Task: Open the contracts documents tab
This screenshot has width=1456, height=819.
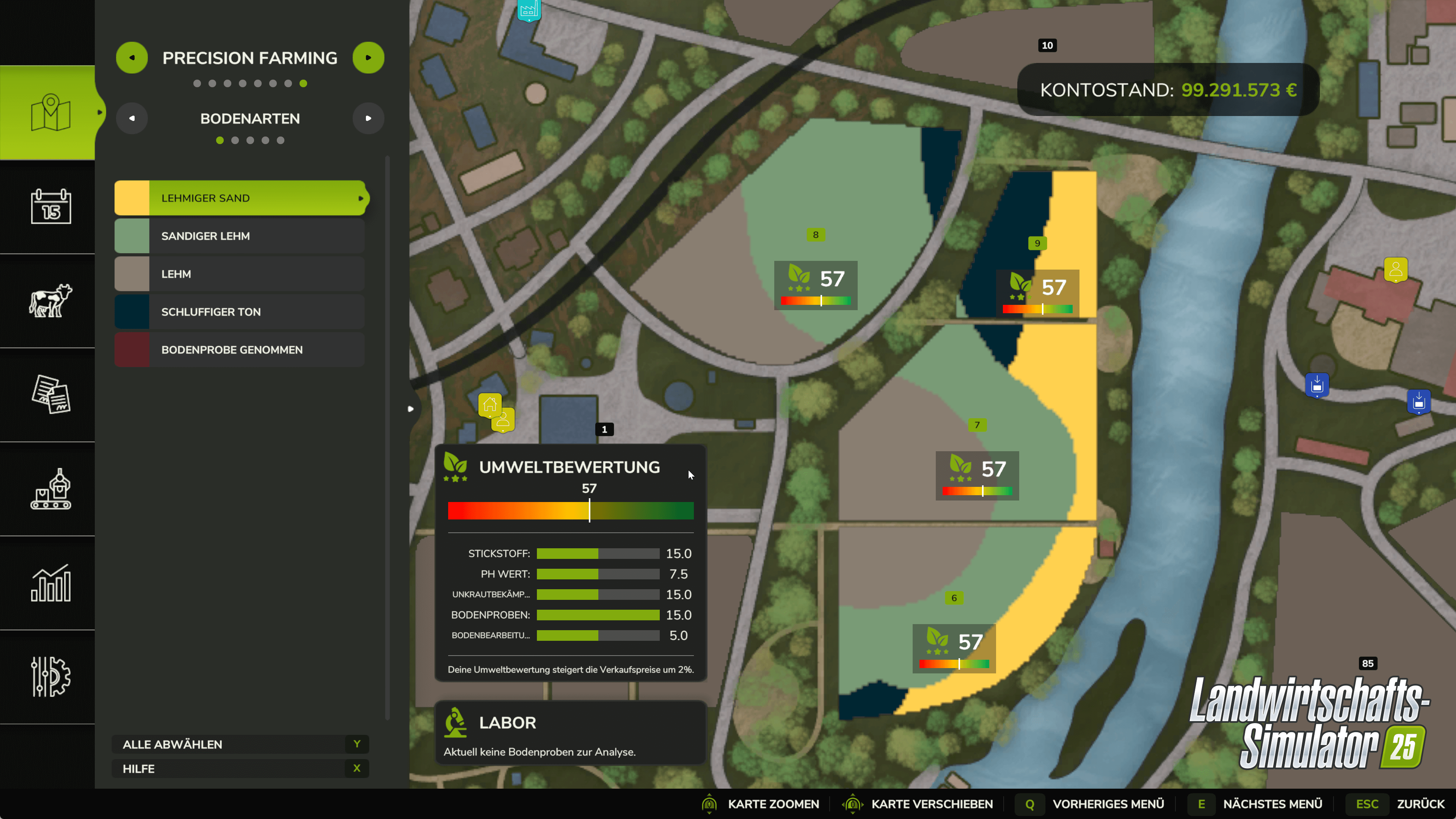Action: tap(50, 394)
